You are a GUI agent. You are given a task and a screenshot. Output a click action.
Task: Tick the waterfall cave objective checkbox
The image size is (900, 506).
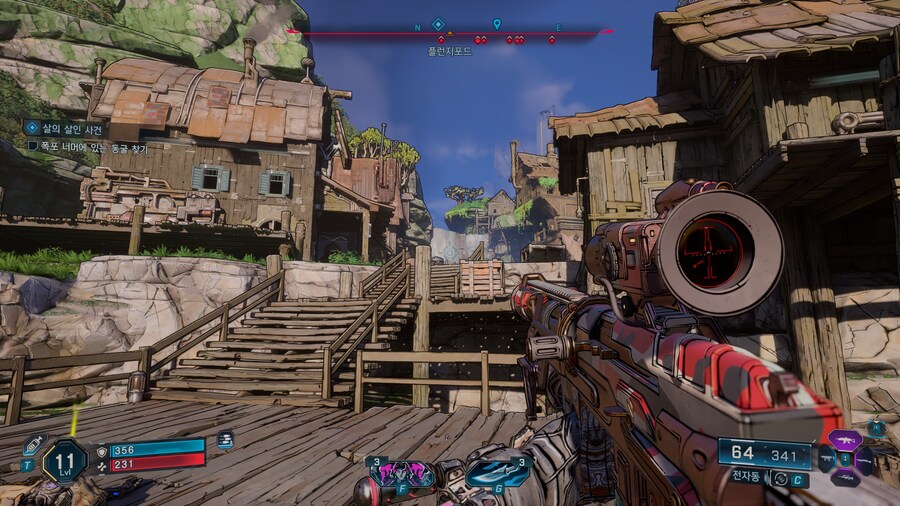pyautogui.click(x=32, y=146)
